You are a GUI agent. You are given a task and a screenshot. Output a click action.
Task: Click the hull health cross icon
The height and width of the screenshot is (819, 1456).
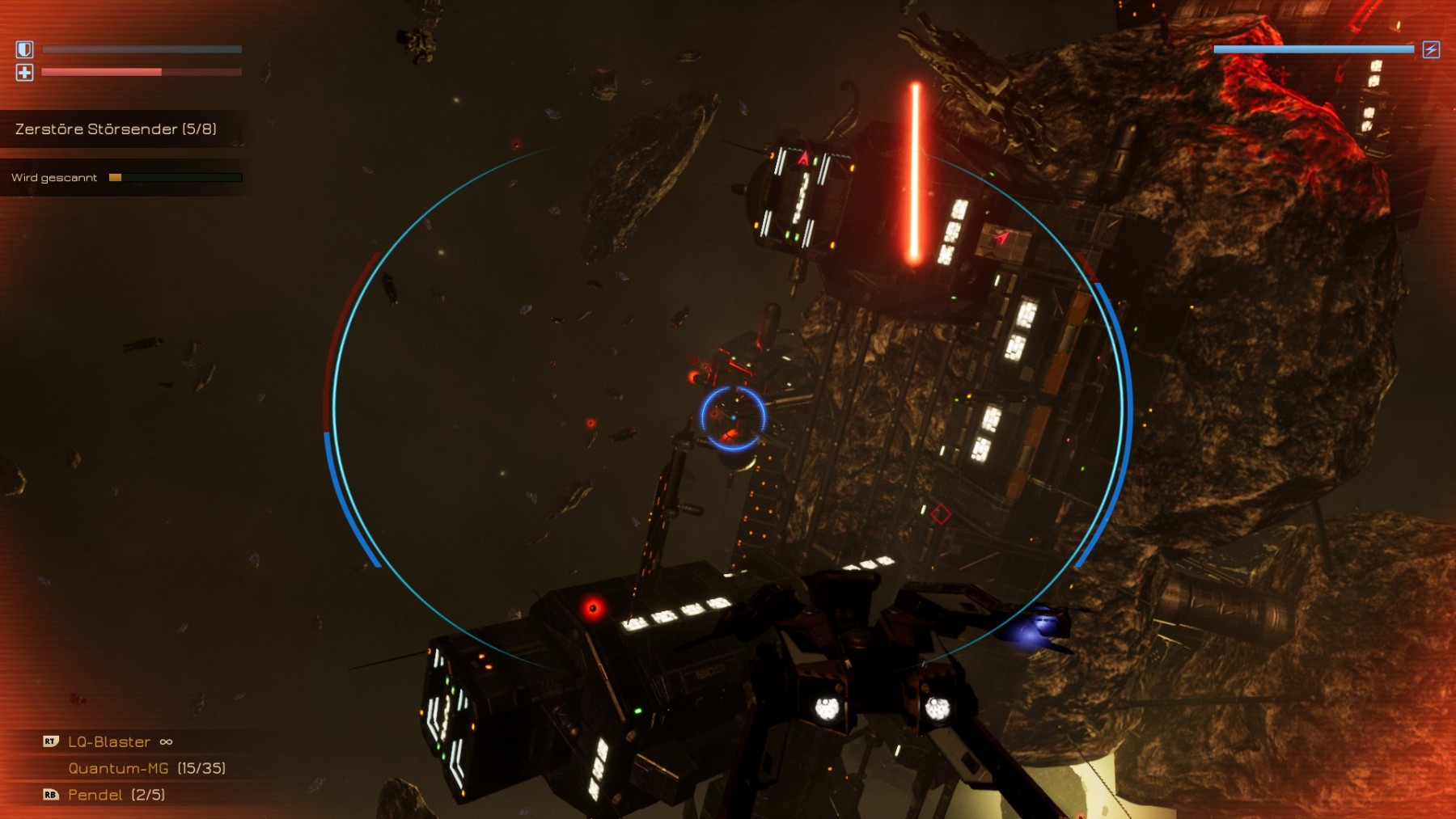coord(24,73)
